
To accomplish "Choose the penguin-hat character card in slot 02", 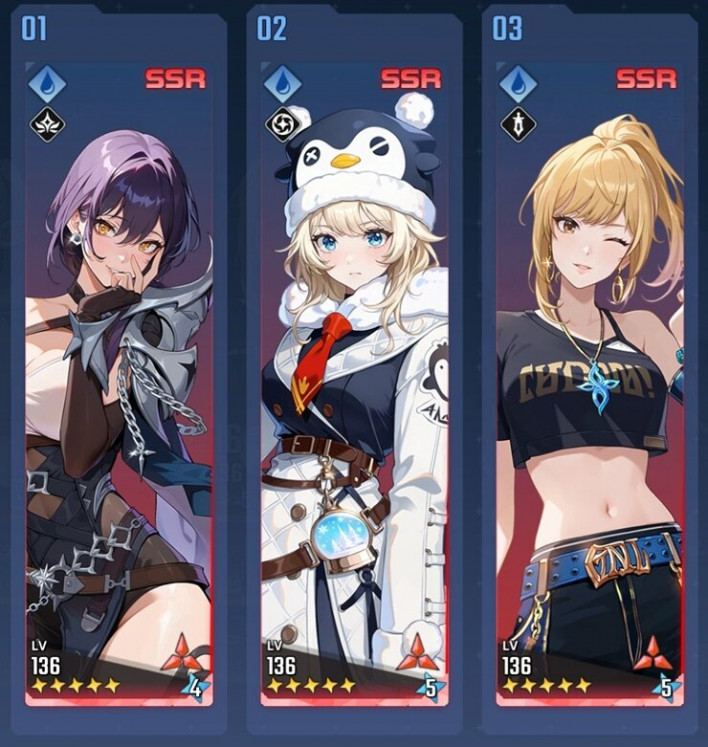I will [x=354, y=380].
